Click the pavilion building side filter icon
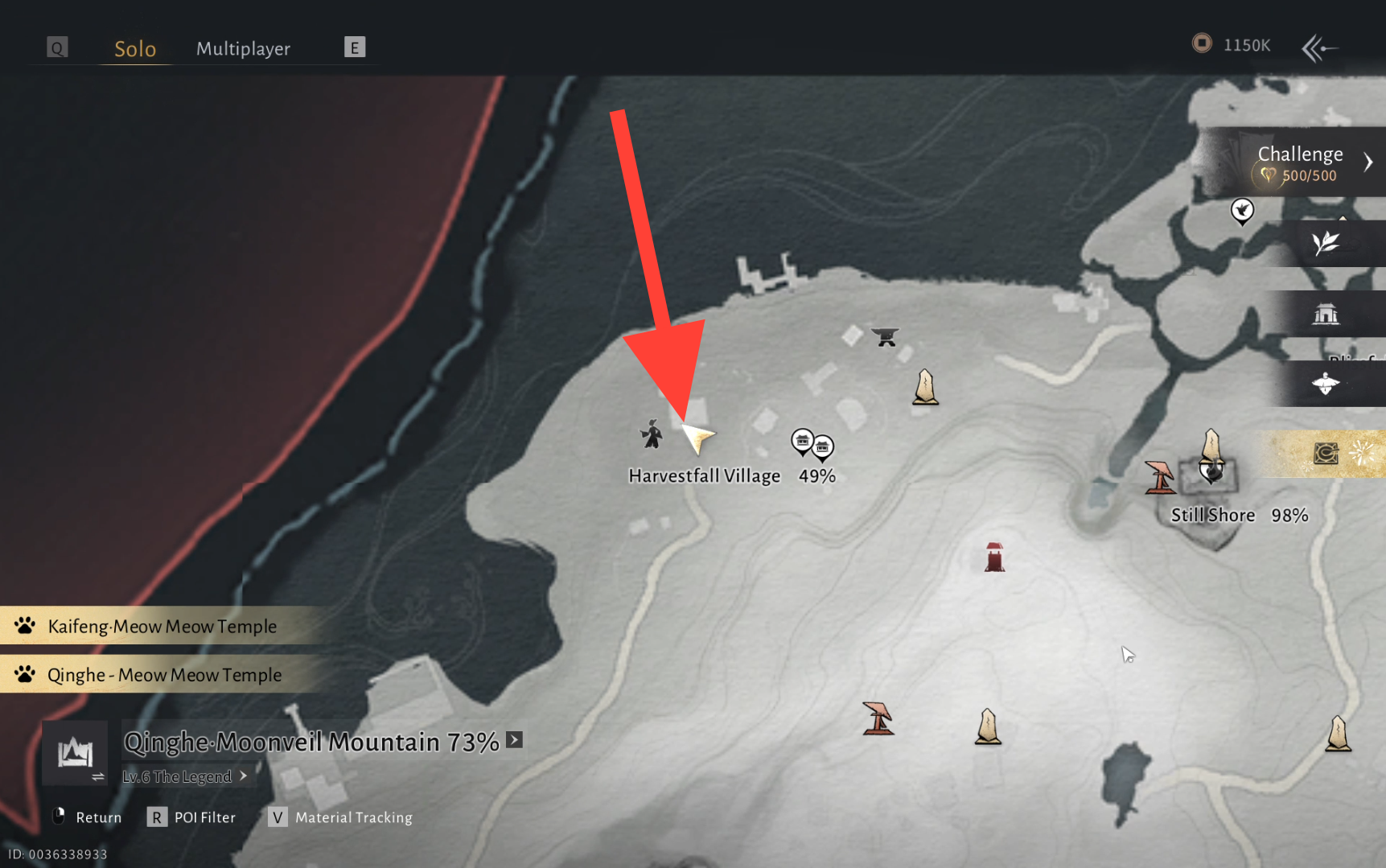1386x868 pixels. pyautogui.click(x=1325, y=315)
